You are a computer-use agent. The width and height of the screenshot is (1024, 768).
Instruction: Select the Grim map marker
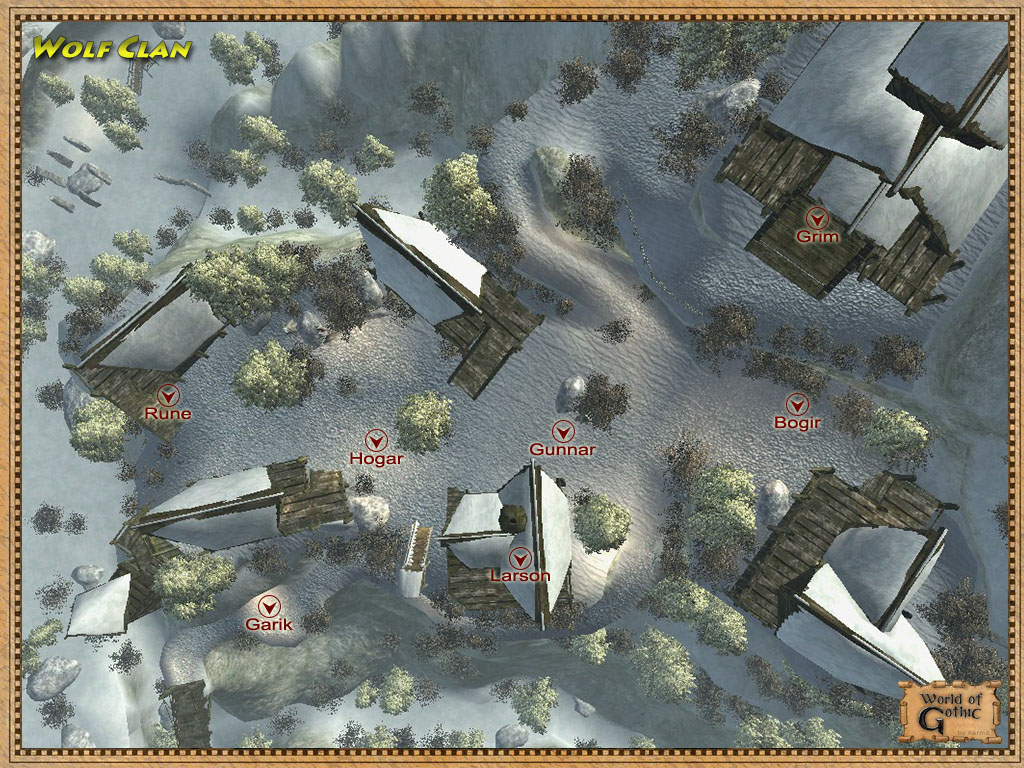click(x=818, y=216)
